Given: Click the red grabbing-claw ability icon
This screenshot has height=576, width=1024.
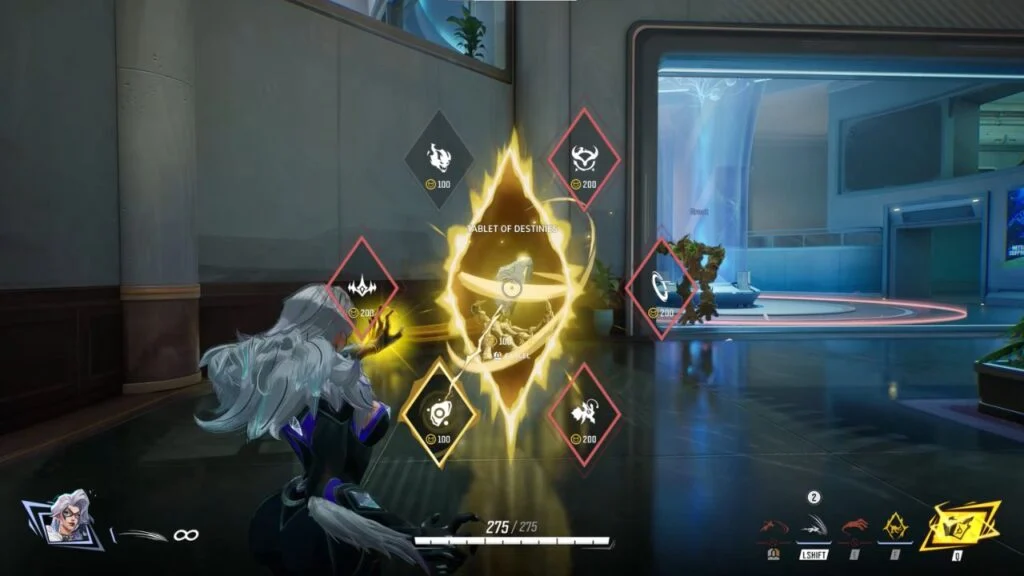Looking at the screenshot, I should click(x=854, y=528).
